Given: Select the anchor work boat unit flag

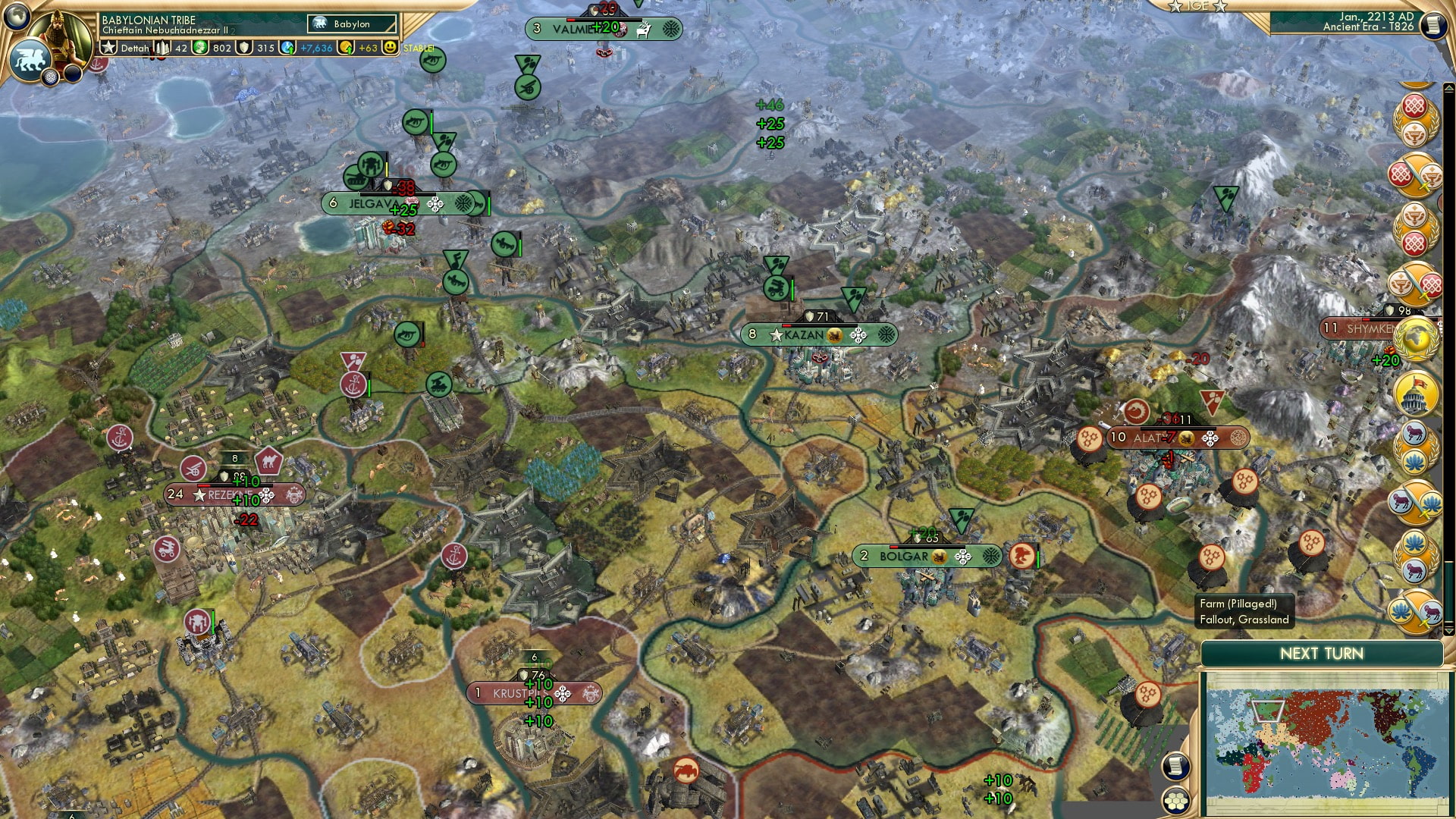Looking at the screenshot, I should 351,383.
